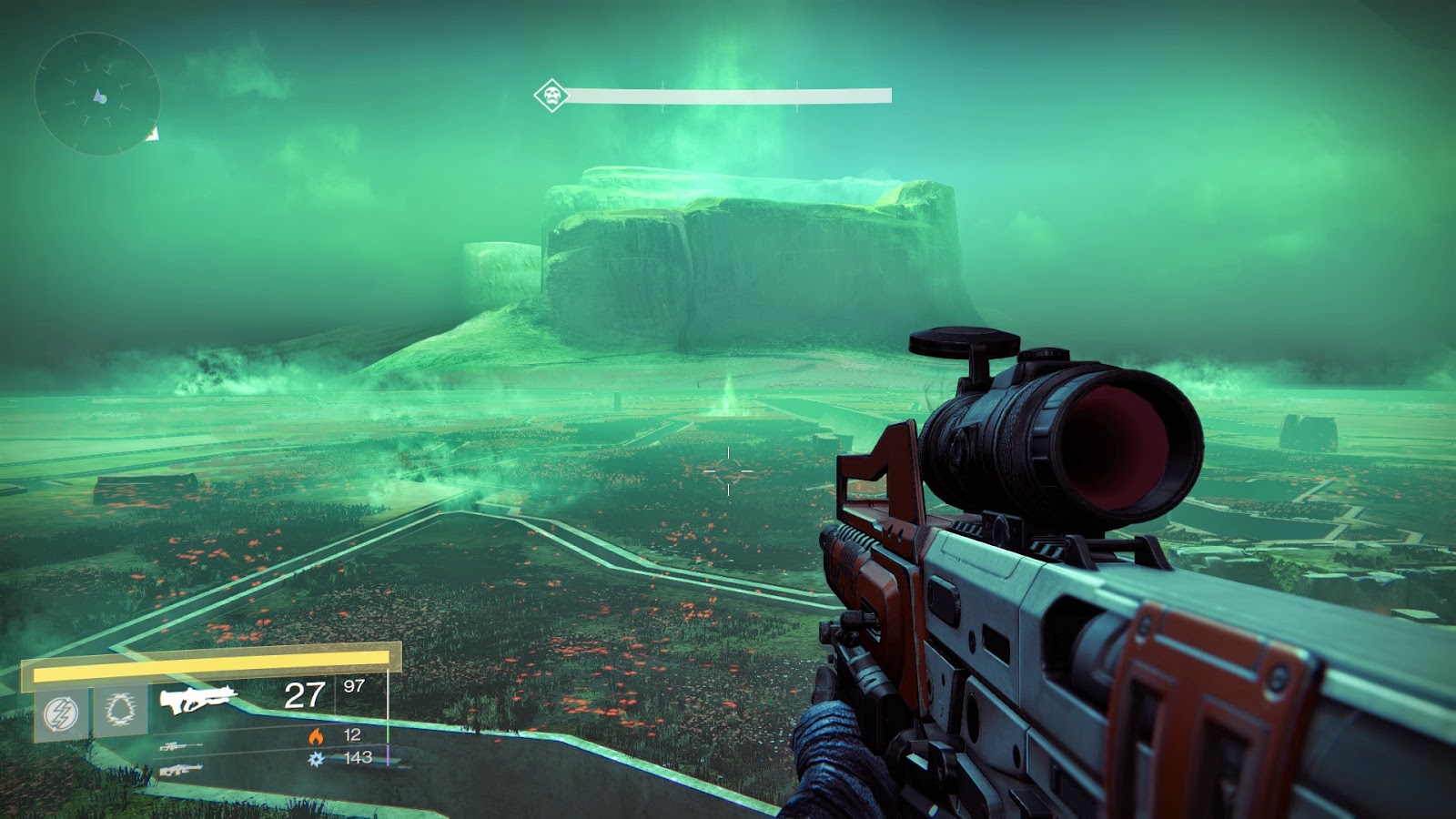Select the boss skull diamond icon
The width and height of the screenshot is (1456, 819).
(x=551, y=95)
